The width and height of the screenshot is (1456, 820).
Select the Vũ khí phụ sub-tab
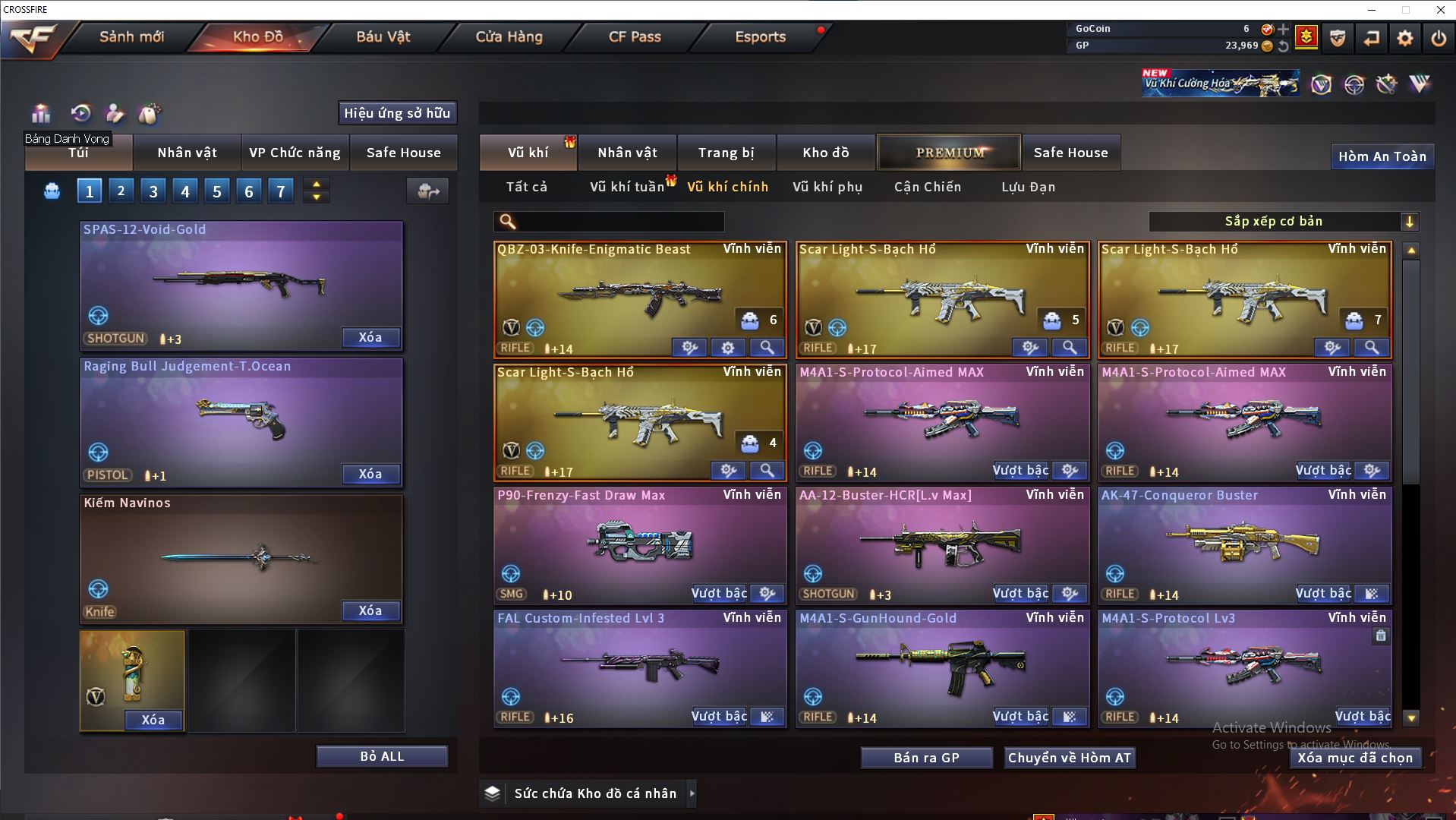coord(827,187)
